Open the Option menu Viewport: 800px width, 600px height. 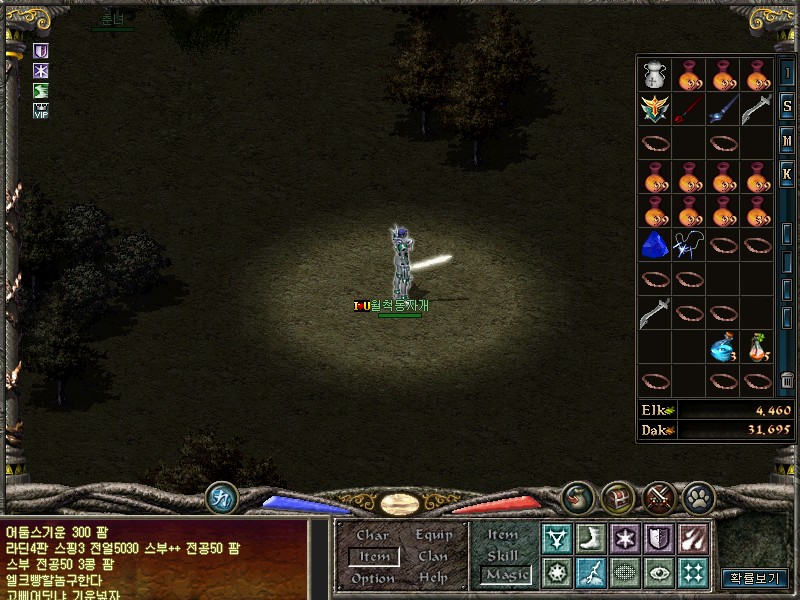(x=372, y=578)
